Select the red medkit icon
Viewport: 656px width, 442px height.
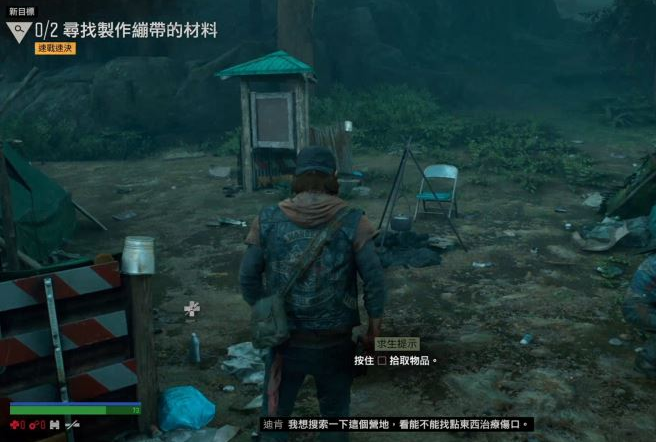[15, 425]
